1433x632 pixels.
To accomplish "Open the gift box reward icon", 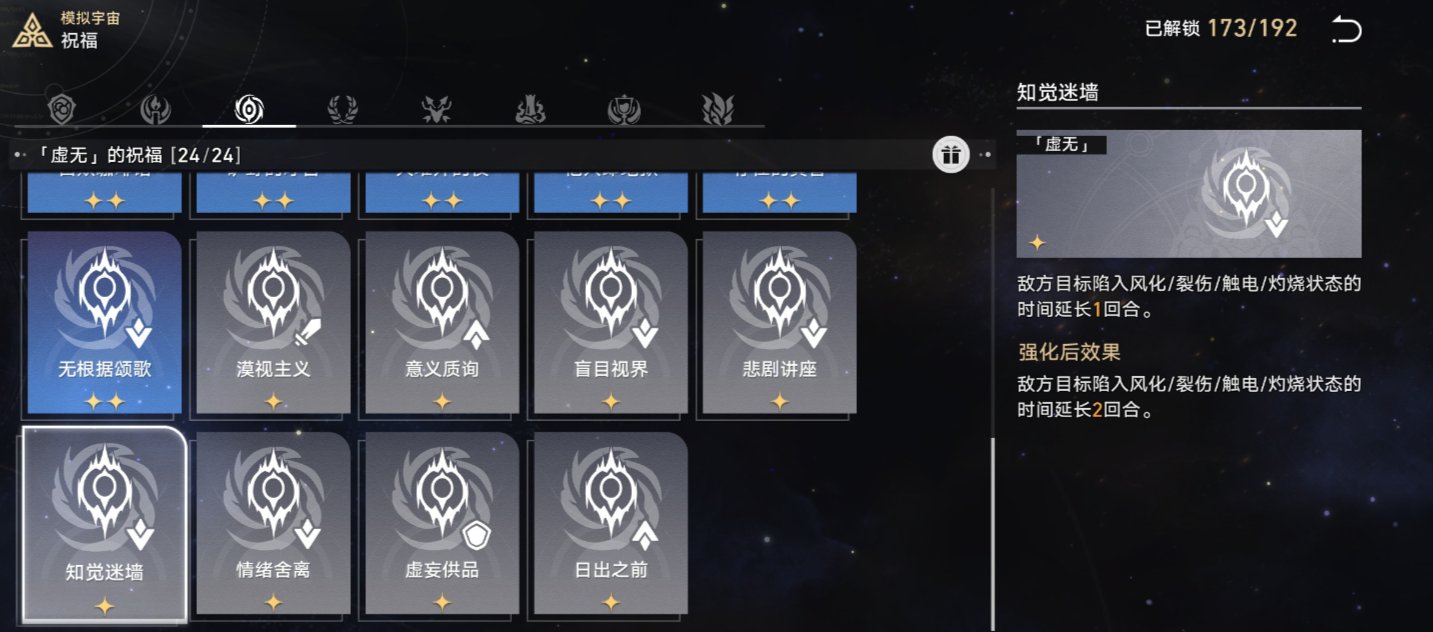I will click(x=950, y=155).
